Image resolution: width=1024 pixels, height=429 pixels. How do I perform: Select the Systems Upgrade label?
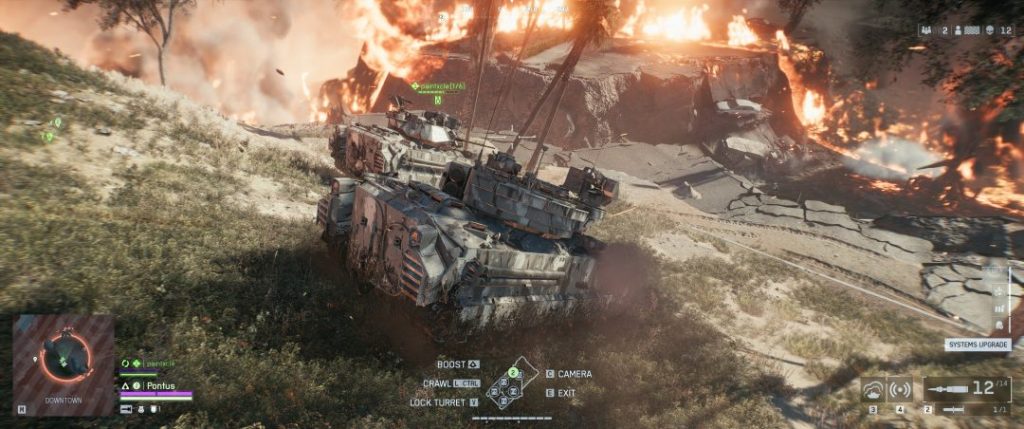pyautogui.click(x=979, y=344)
